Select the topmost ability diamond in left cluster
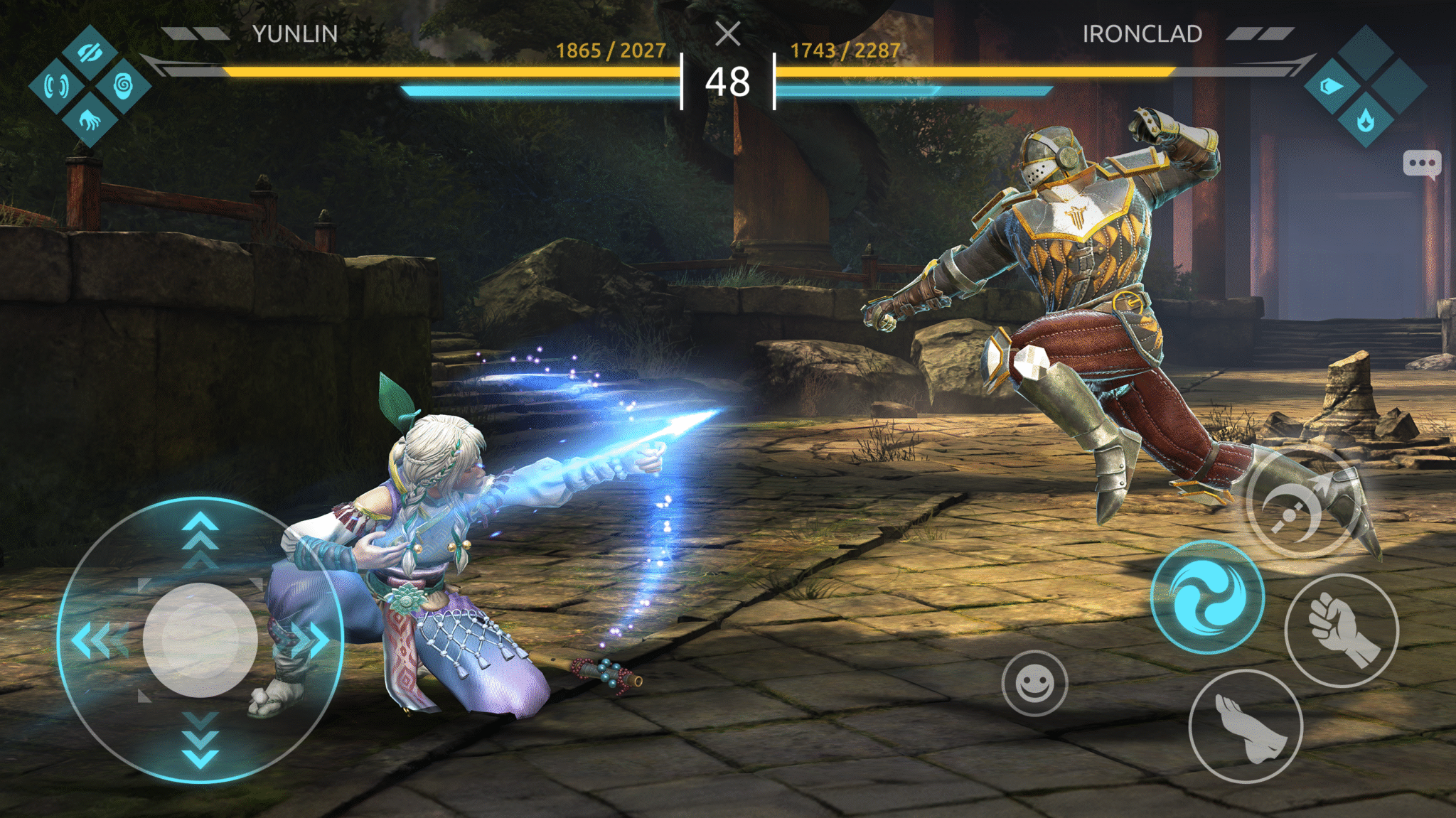 90,53
